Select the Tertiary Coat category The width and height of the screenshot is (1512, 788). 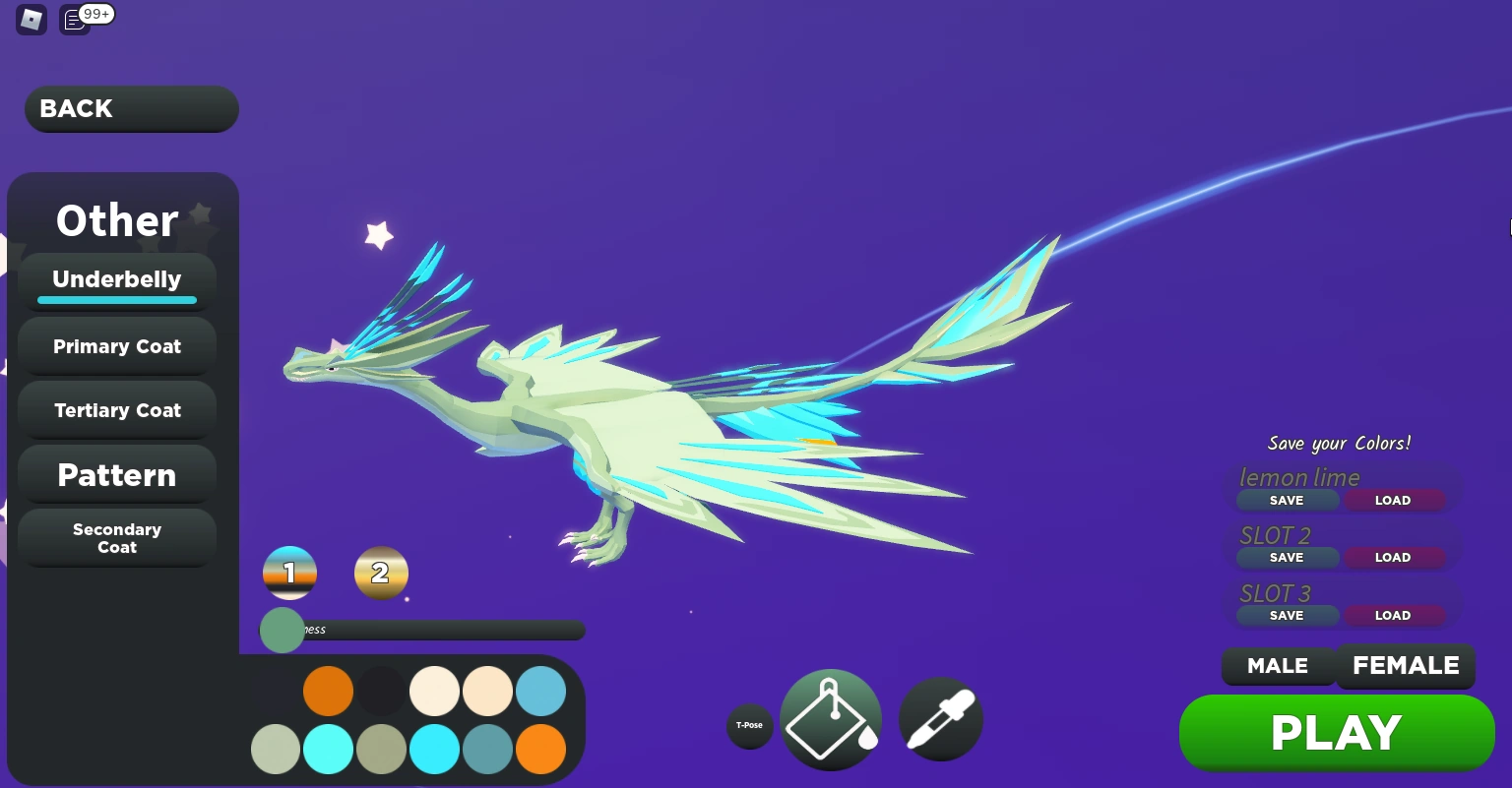tap(116, 410)
